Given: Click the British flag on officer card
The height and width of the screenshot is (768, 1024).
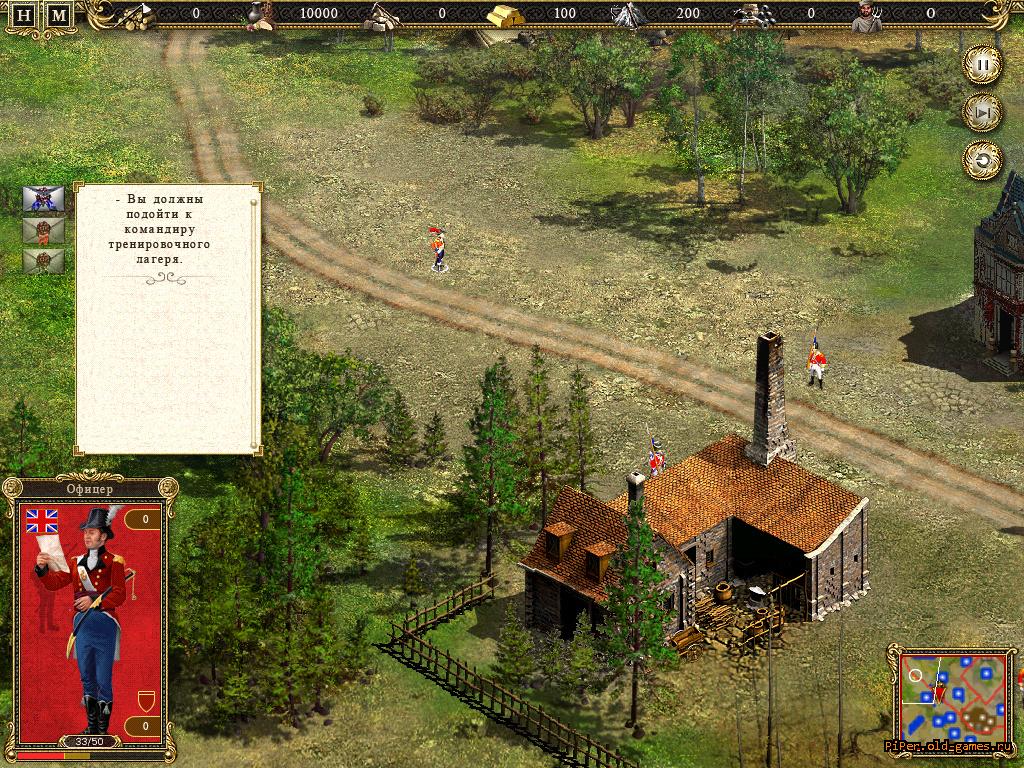Looking at the screenshot, I should (42, 519).
